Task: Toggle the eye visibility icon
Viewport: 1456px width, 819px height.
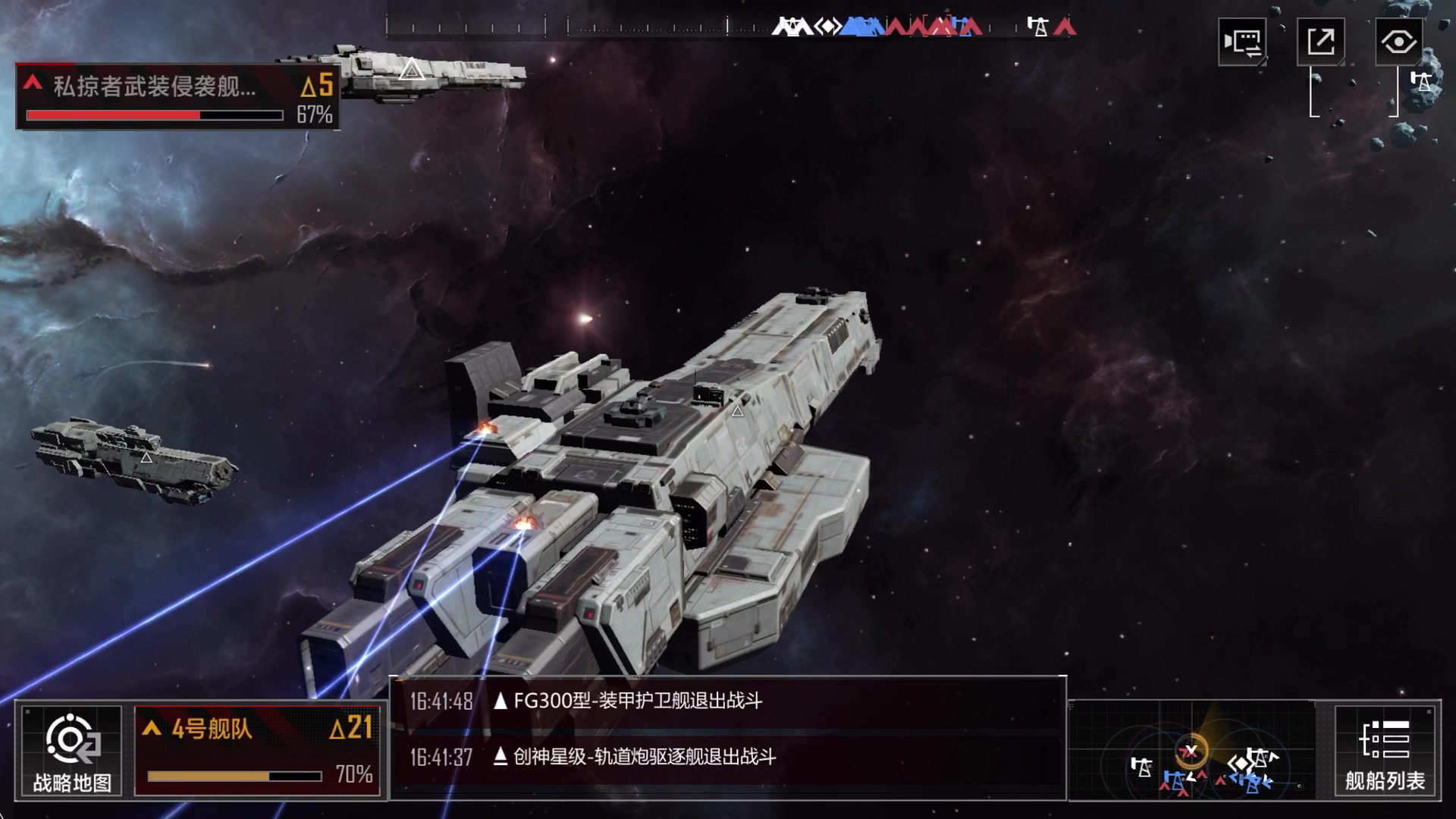Action: (x=1398, y=41)
